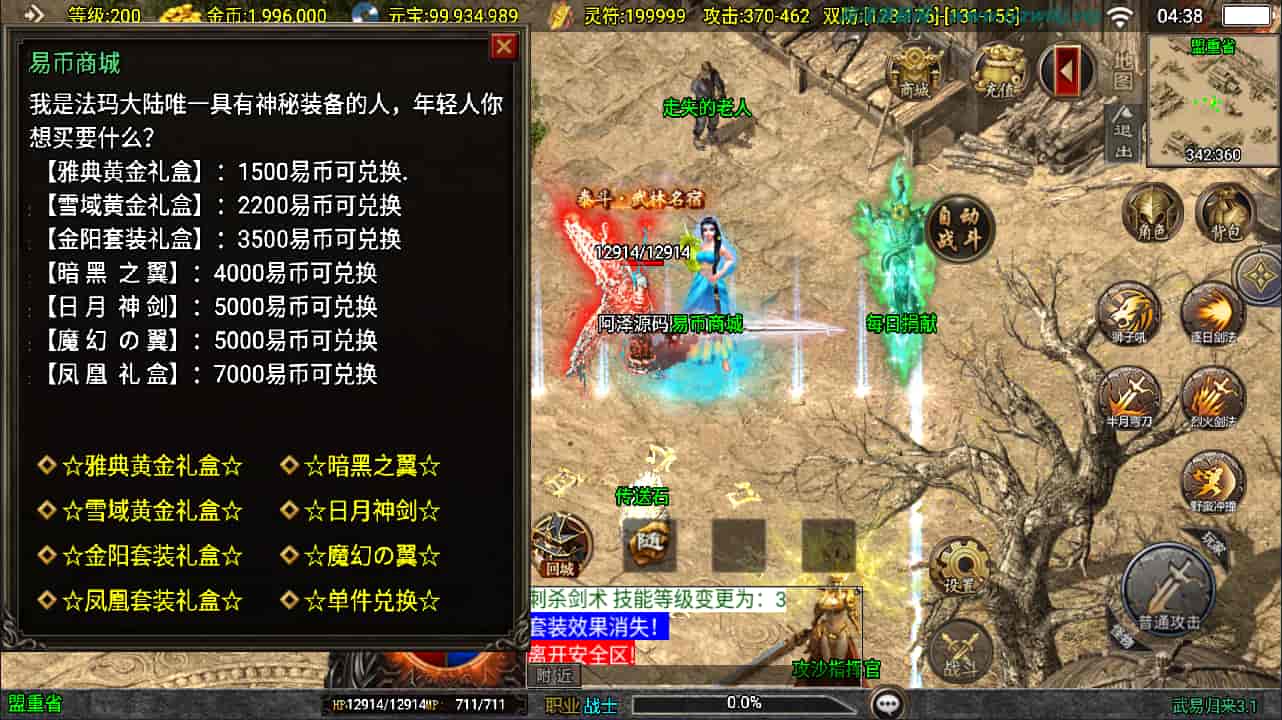Open the ☆单件兑换☆ single-item exchange
Screen dimensions: 1282x720
(372, 601)
